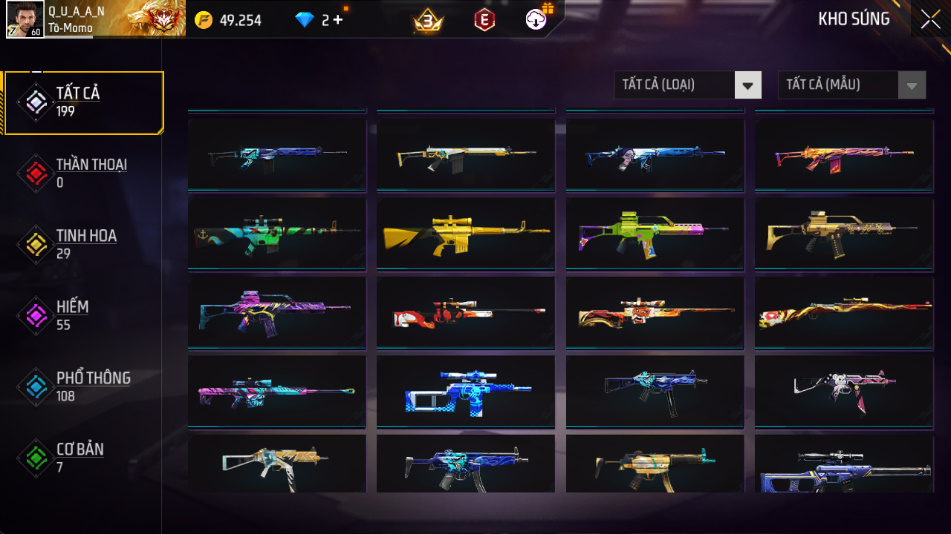Image resolution: width=951 pixels, height=534 pixels.
Task: Open the gift download icon
Action: [x=537, y=18]
